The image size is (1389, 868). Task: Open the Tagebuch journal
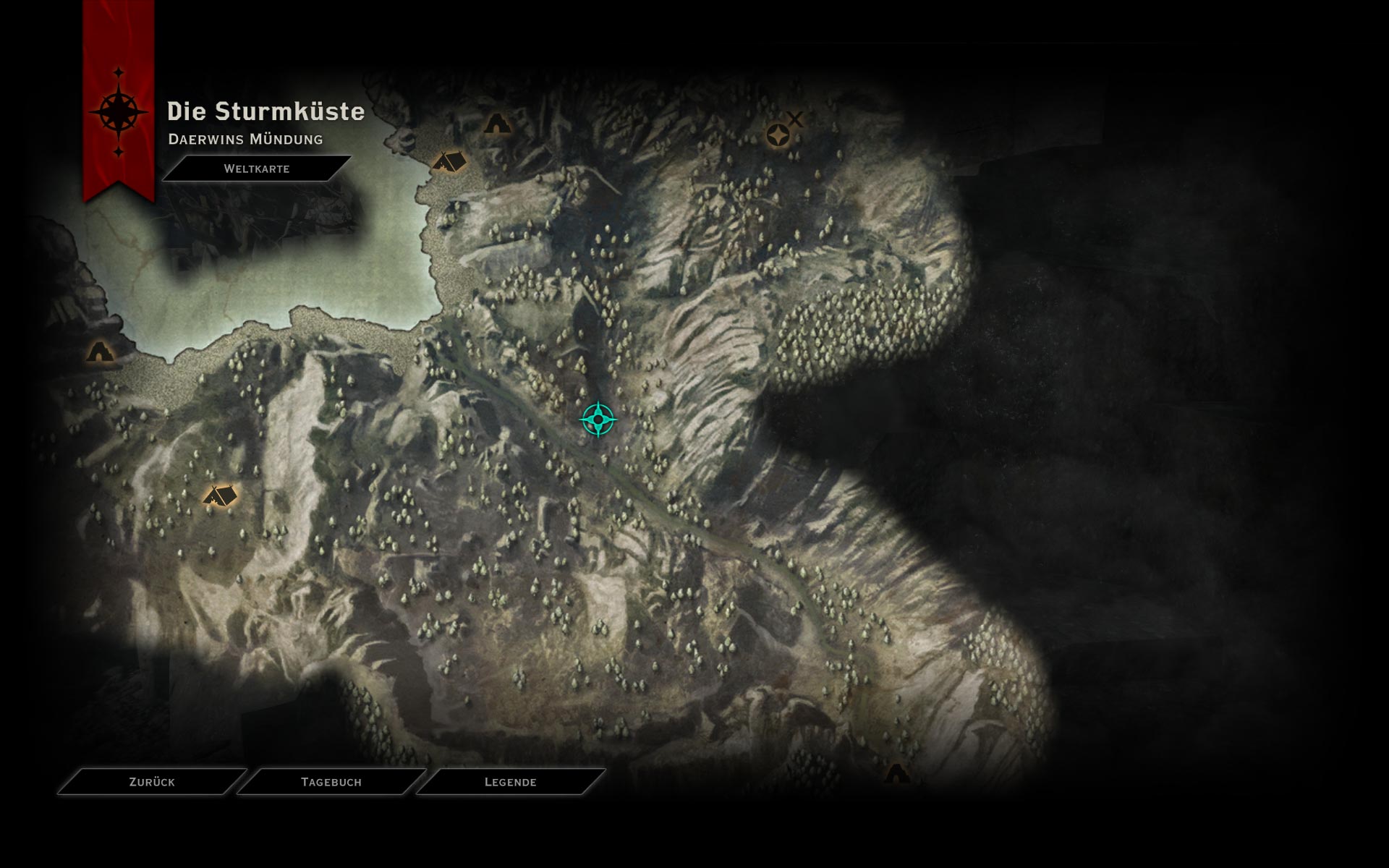[331, 782]
